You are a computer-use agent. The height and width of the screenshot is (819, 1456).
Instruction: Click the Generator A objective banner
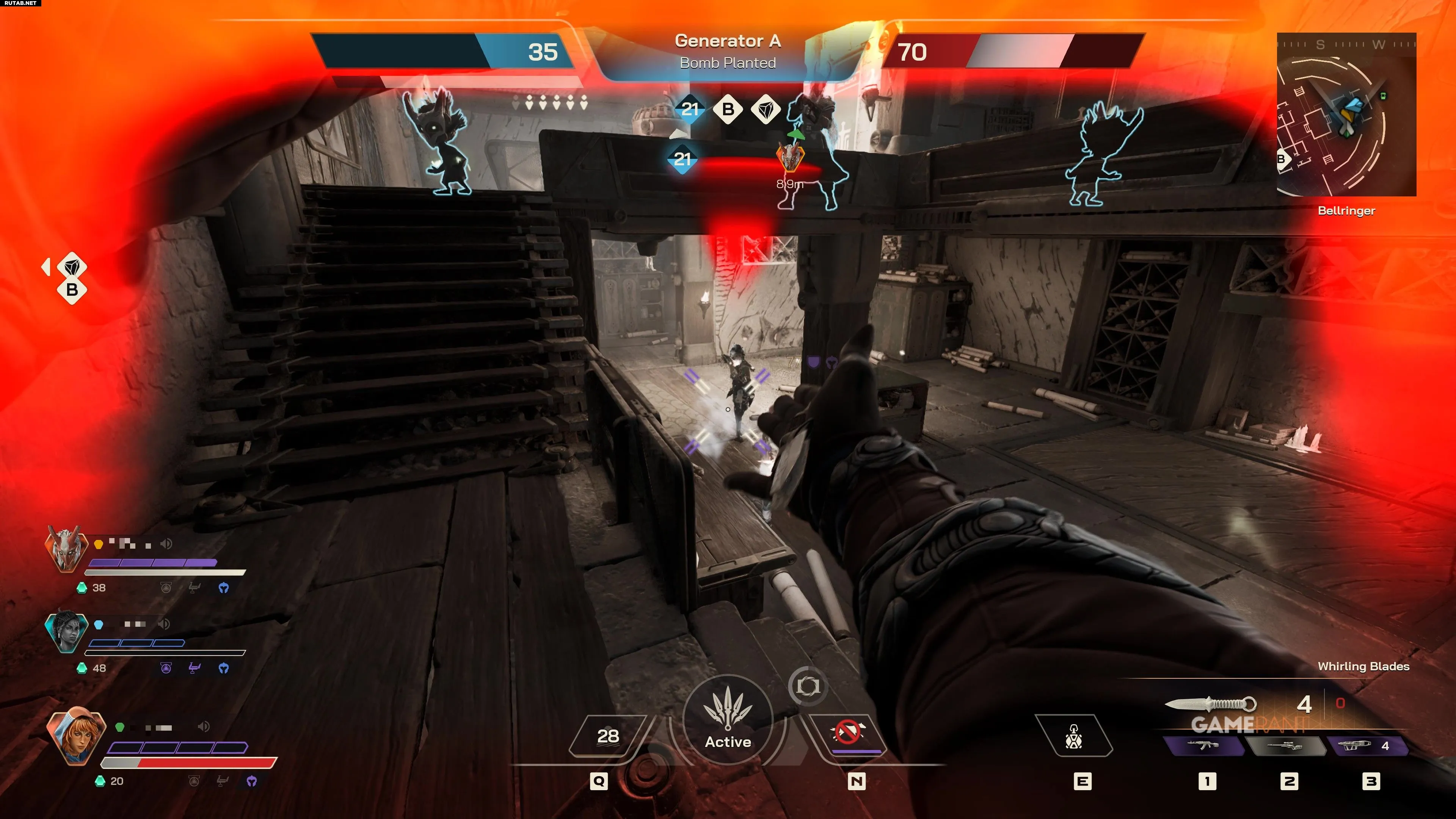pos(728,52)
